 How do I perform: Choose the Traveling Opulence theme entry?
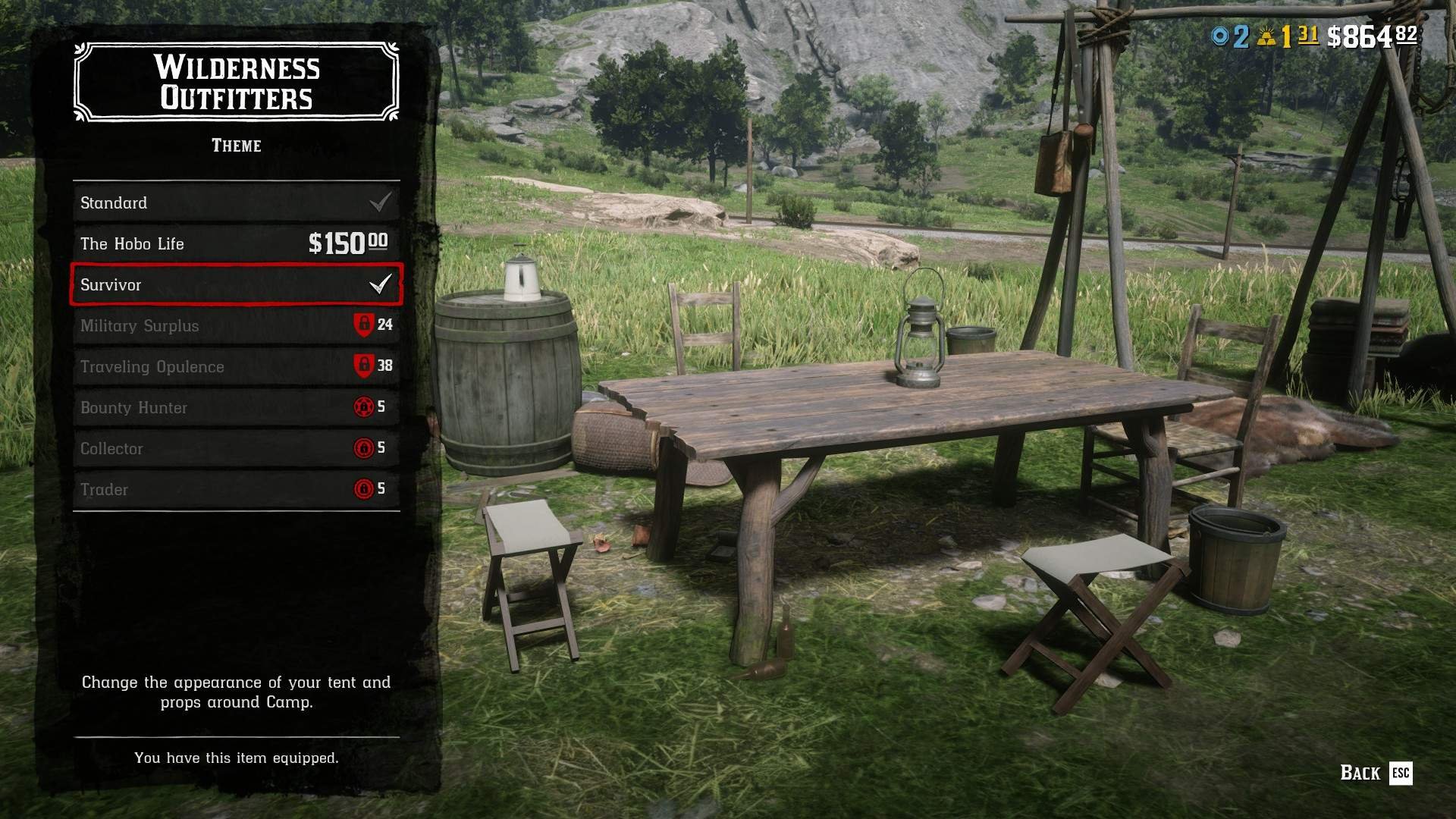point(236,366)
